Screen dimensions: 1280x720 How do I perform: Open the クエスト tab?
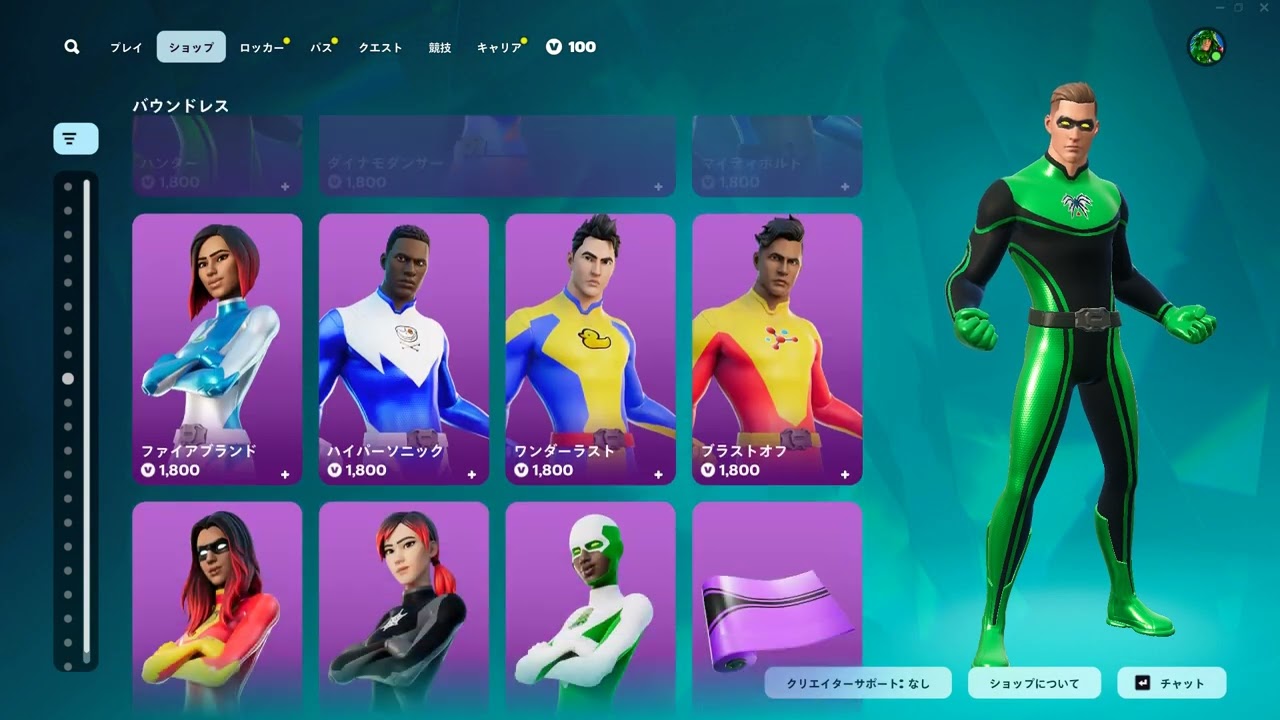click(x=380, y=47)
